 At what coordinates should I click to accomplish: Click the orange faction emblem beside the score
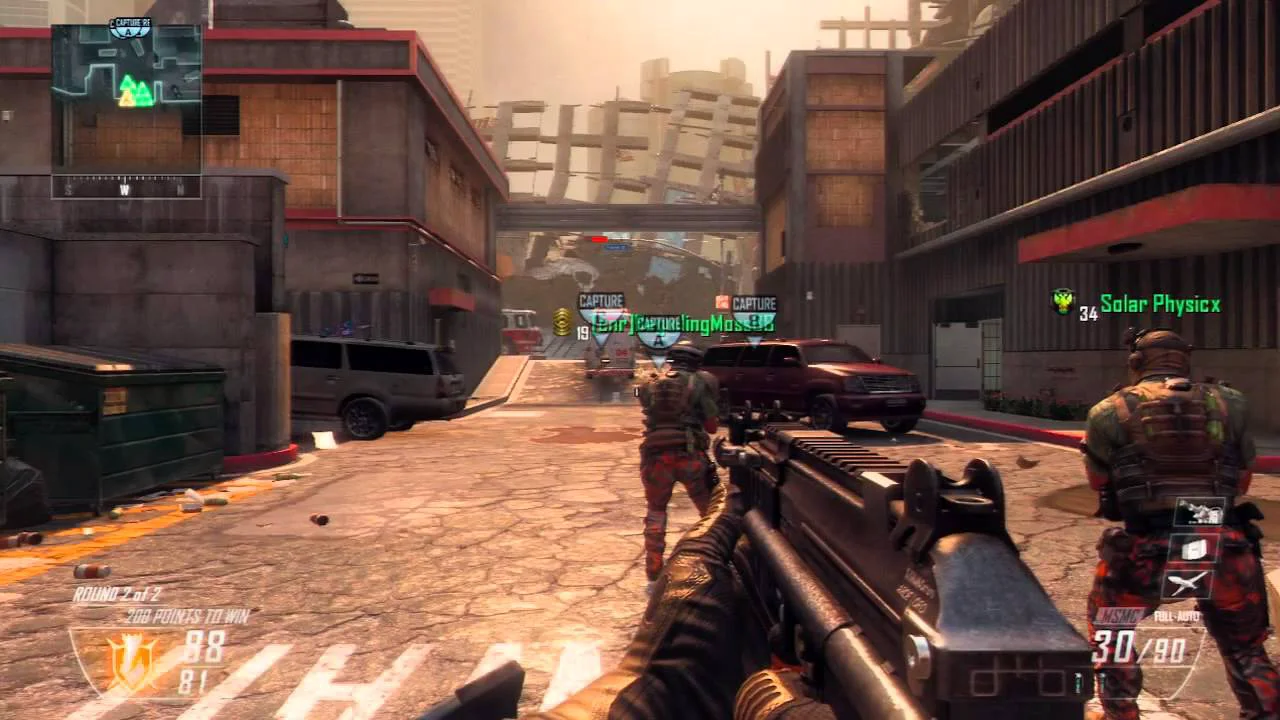[131, 660]
